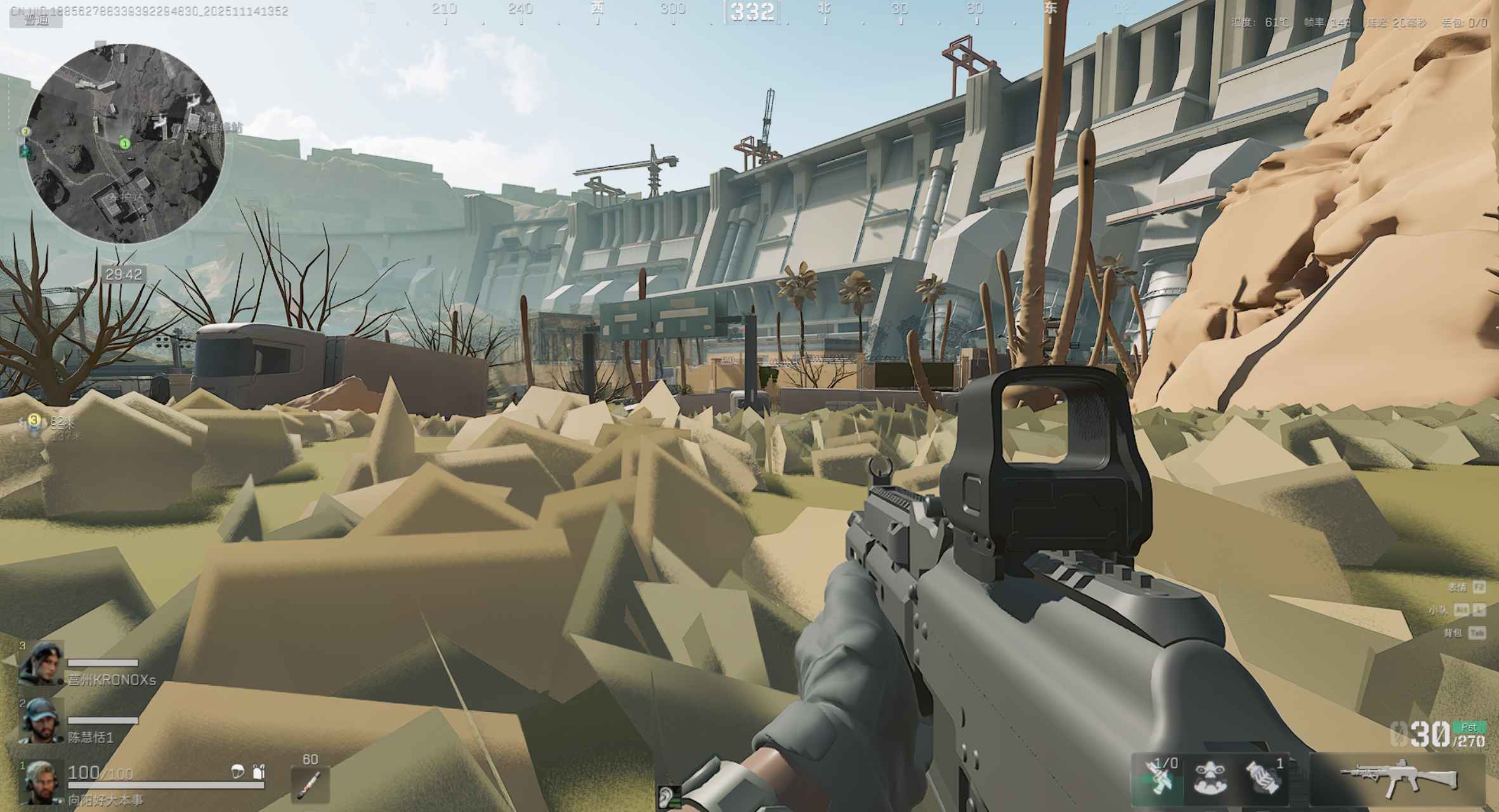Screen dimensions: 1499x812
Task: Click the ear-shaped sound indicator icon
Action: click(x=667, y=797)
